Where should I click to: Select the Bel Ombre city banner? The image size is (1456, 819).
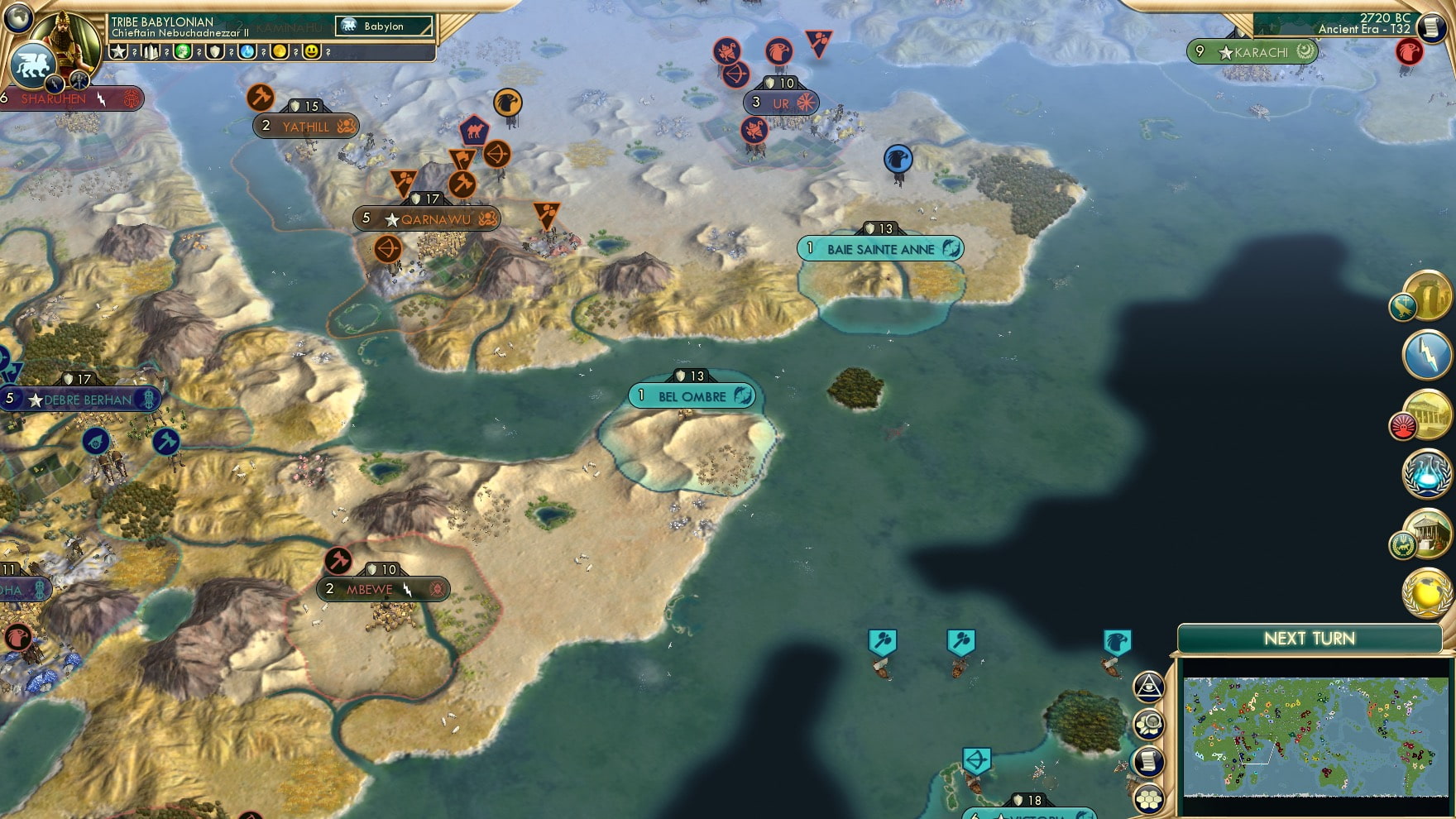[x=692, y=395]
